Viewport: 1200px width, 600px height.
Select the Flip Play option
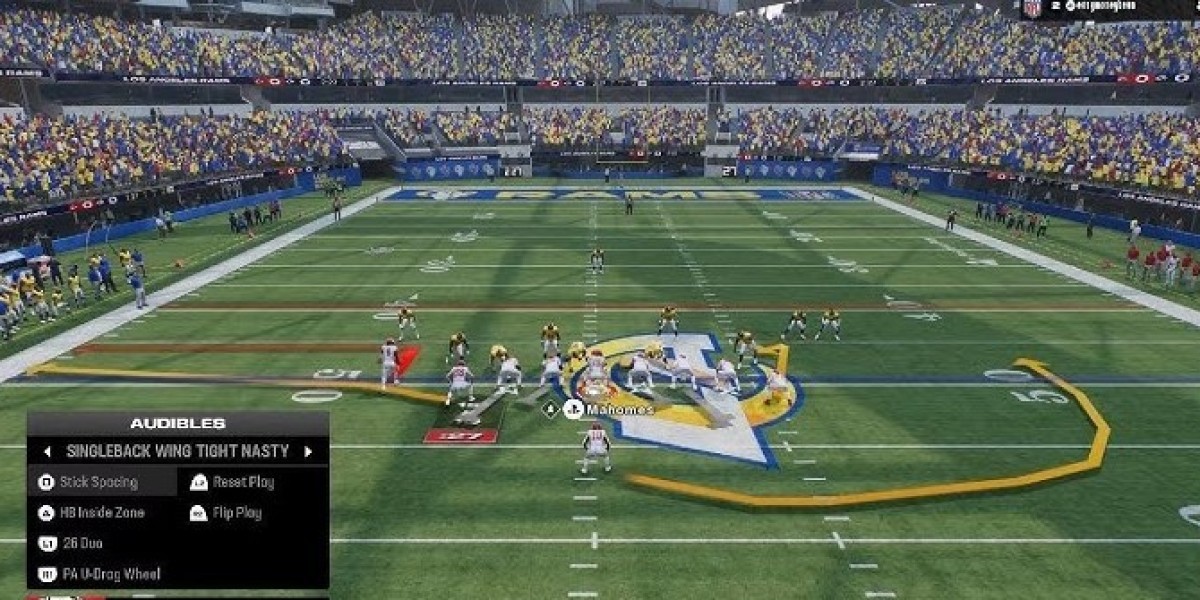236,513
